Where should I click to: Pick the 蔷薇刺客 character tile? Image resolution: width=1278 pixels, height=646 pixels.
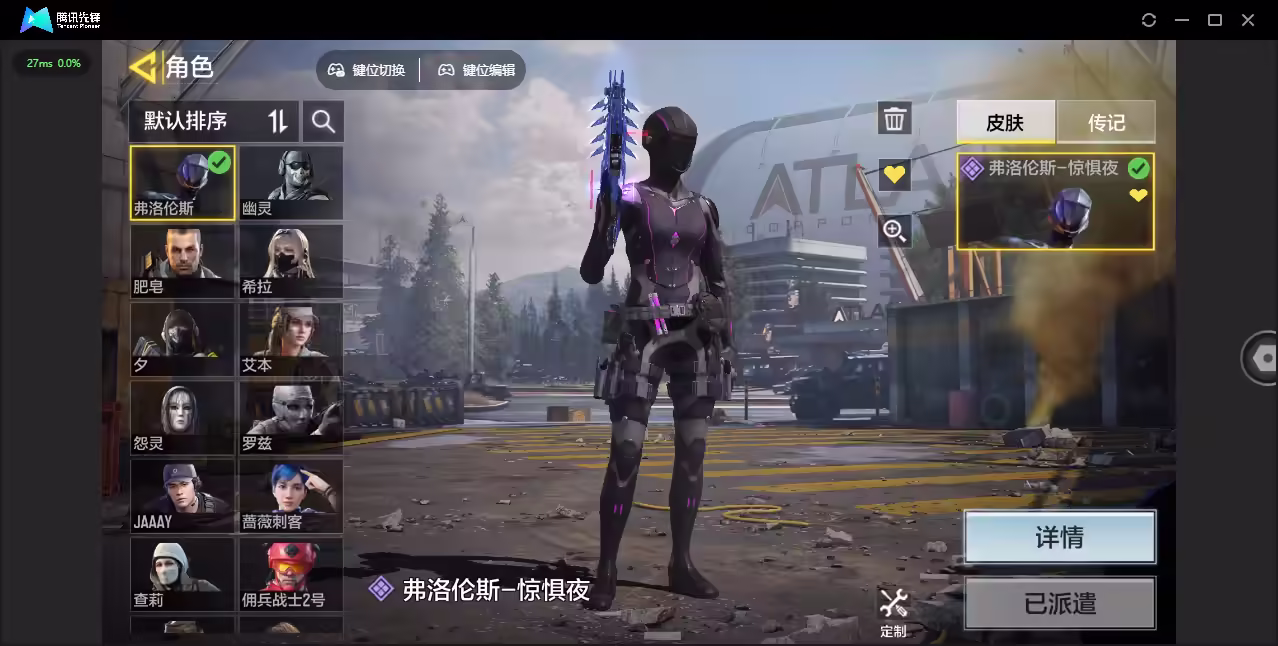[291, 495]
